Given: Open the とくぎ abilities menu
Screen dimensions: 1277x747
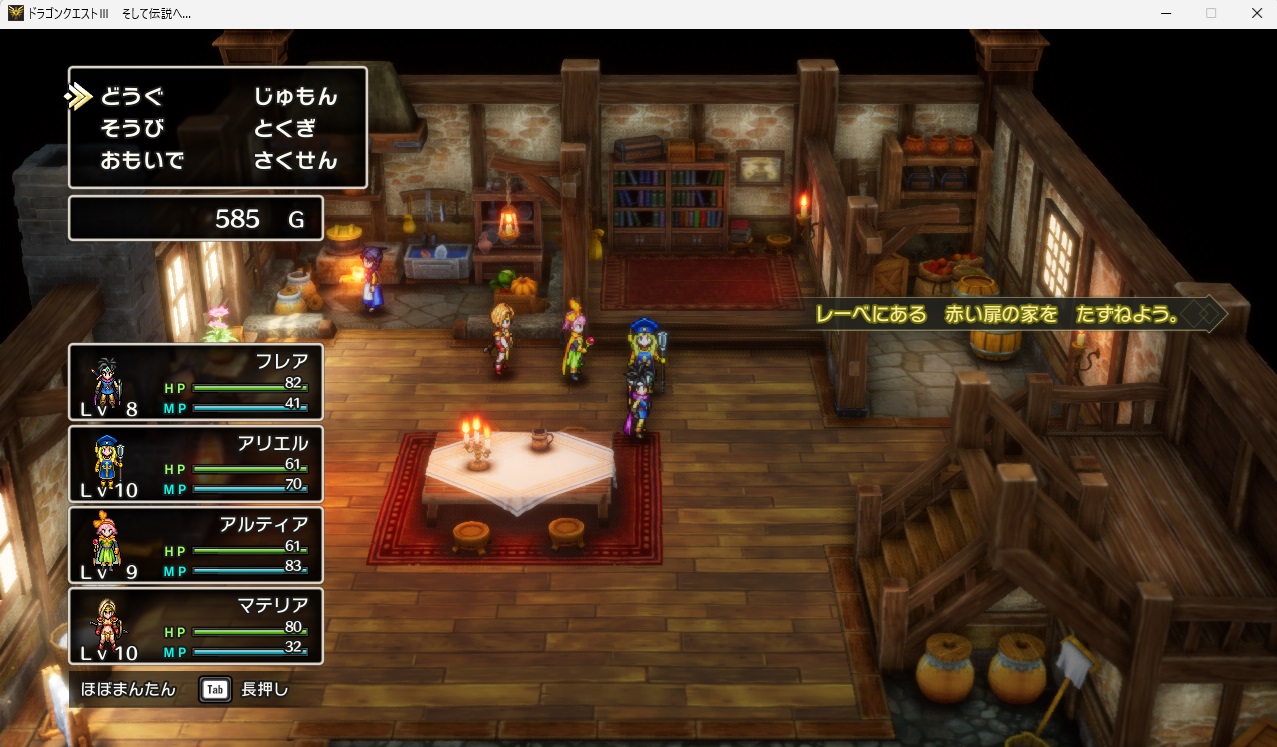Looking at the screenshot, I should pos(284,129).
